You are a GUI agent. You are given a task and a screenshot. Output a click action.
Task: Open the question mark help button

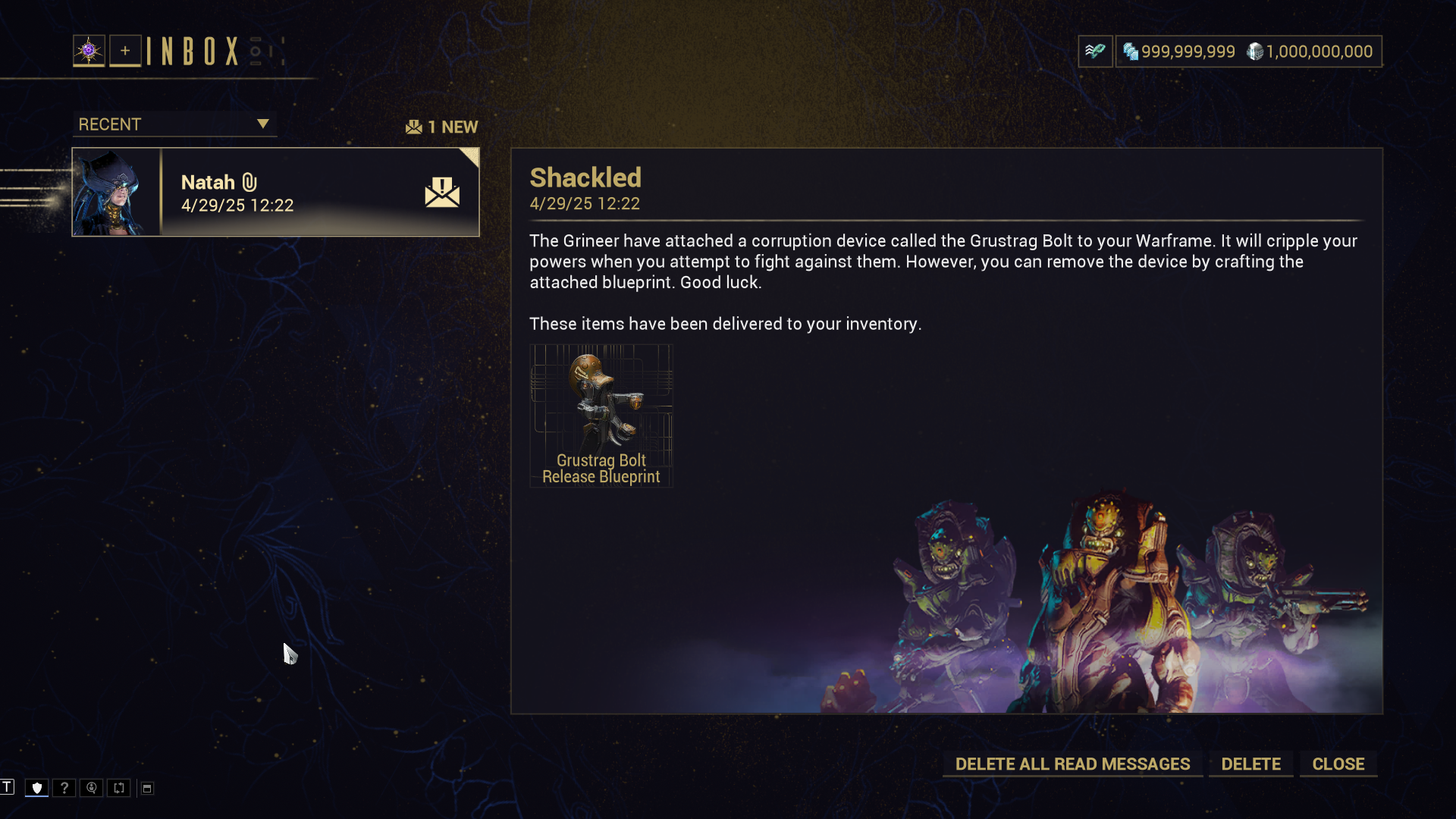pyautogui.click(x=64, y=788)
